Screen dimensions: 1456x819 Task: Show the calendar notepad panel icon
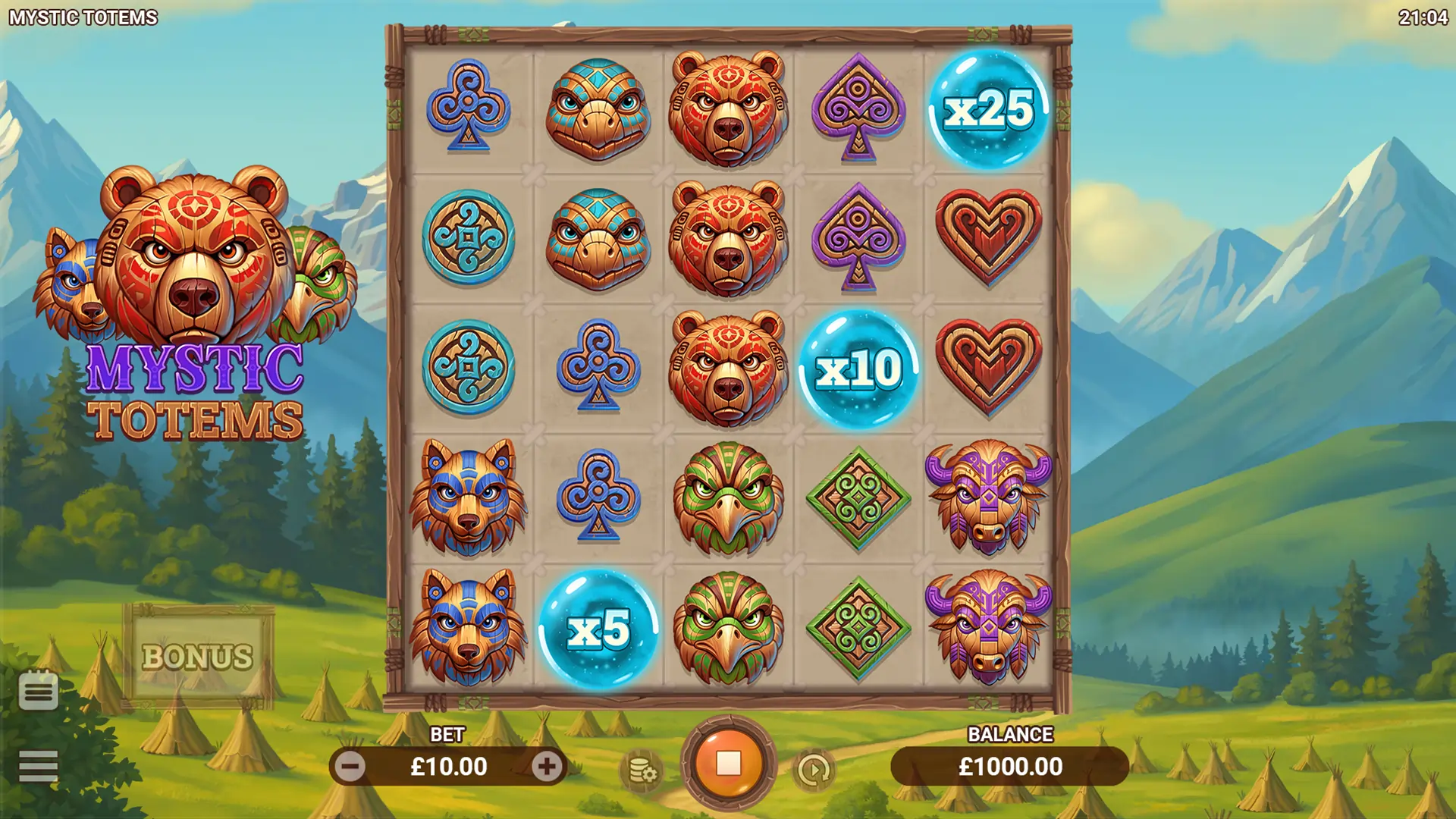pyautogui.click(x=38, y=689)
